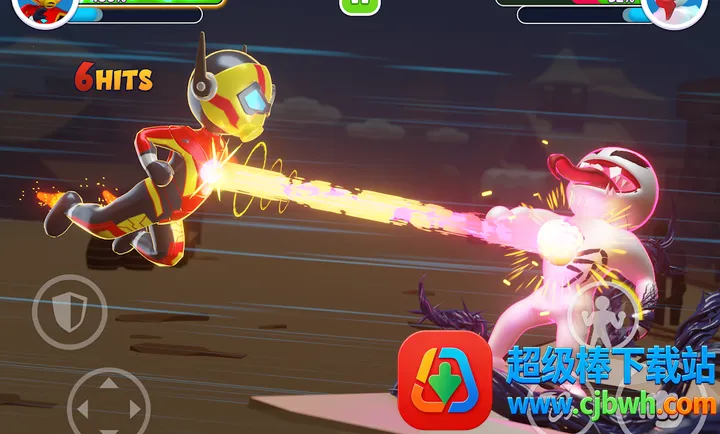Pause the fight with the green button
The image size is (720, 434).
click(x=359, y=5)
